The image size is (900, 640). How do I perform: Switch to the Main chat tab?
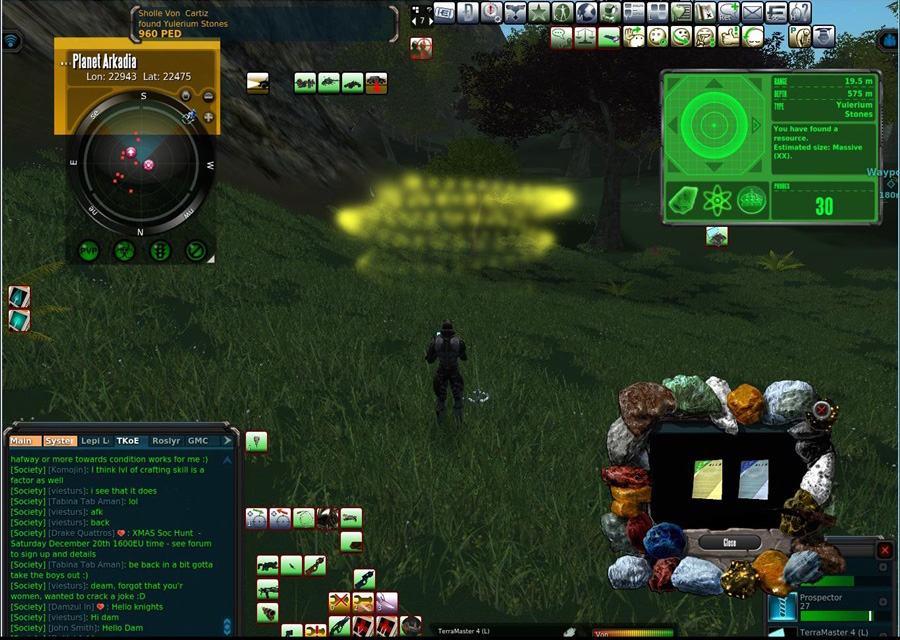pos(21,441)
